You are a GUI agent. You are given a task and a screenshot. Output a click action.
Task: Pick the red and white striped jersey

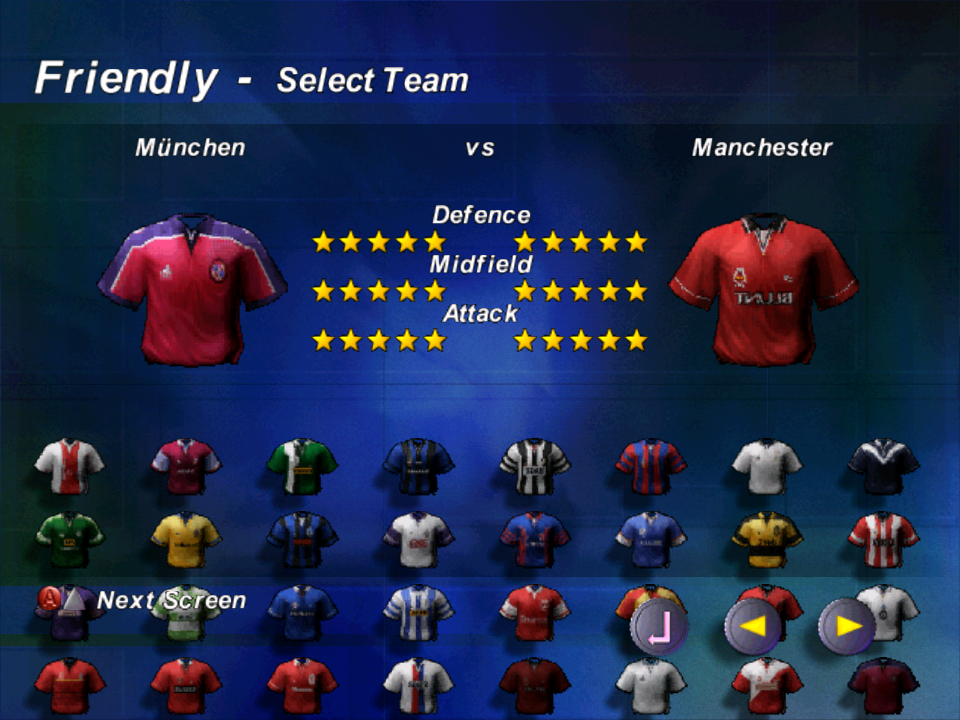click(x=883, y=539)
